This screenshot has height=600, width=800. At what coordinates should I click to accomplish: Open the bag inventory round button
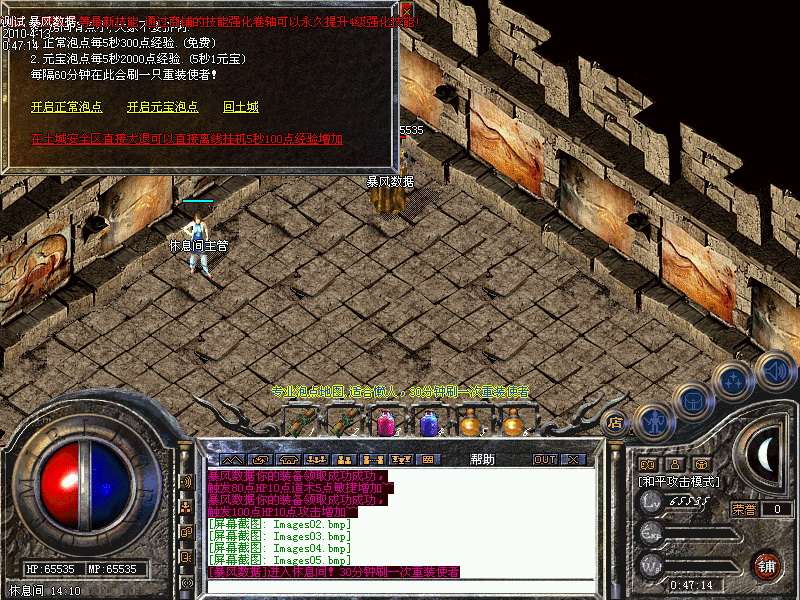click(692, 402)
